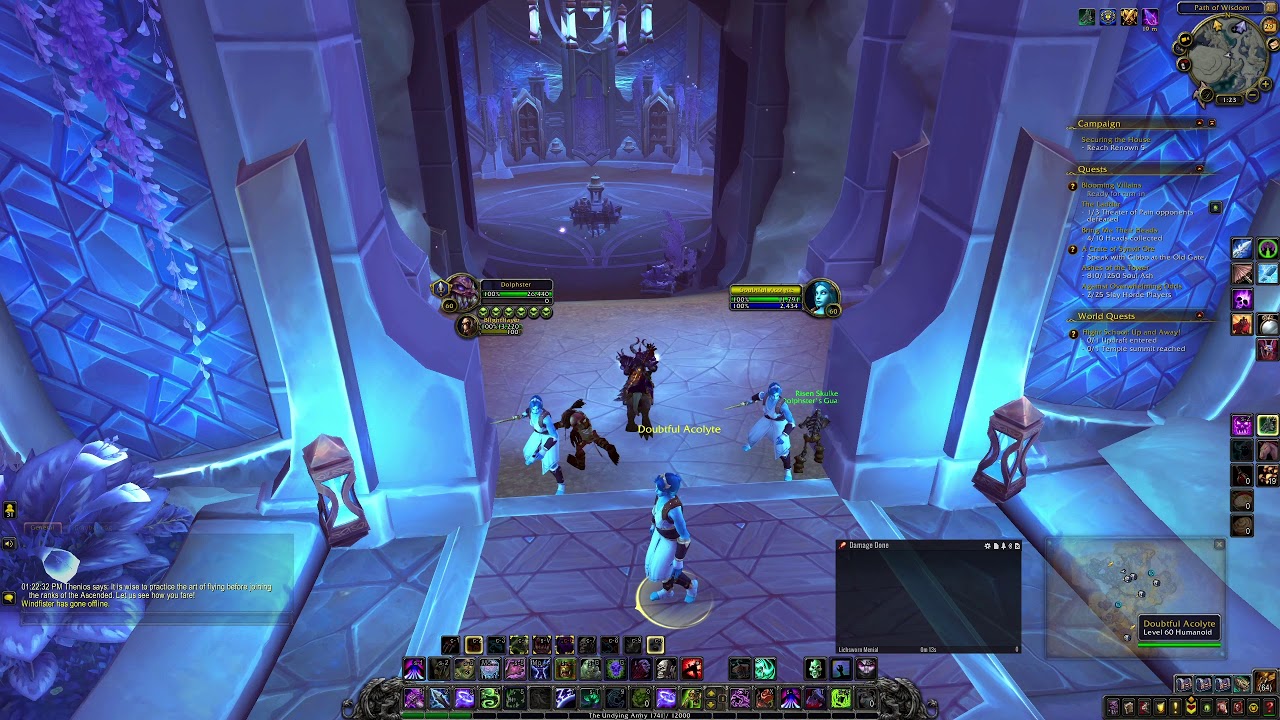
Task: Close the battlefield map overlay
Action: [1219, 545]
